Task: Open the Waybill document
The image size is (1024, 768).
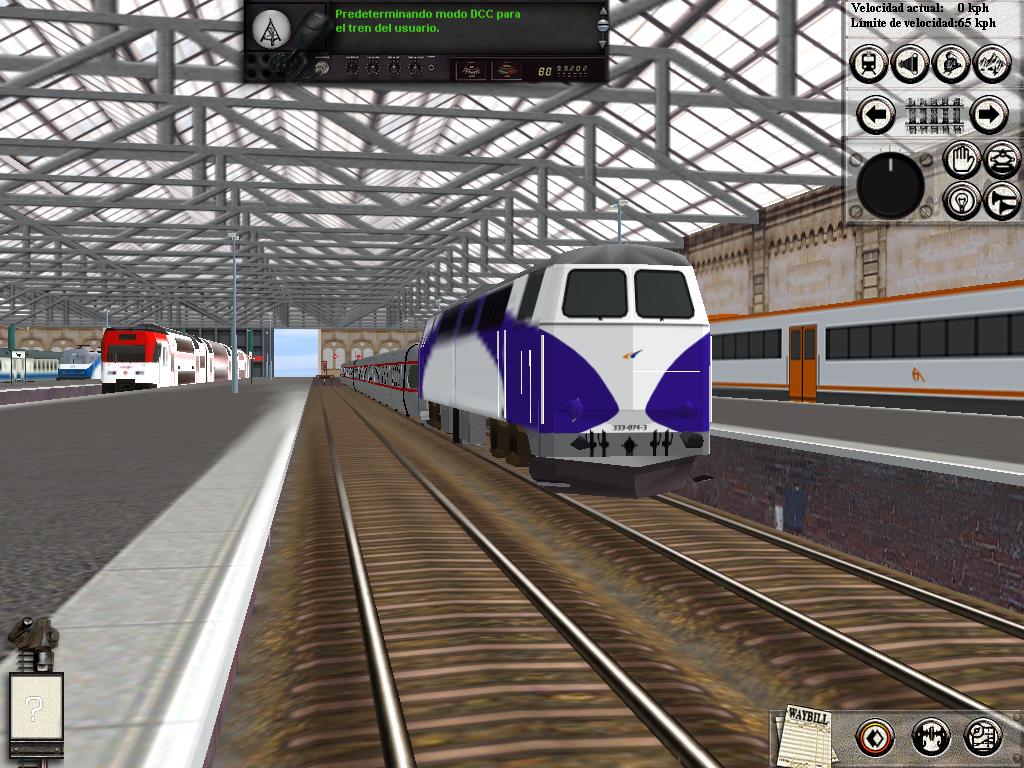Action: coord(807,735)
